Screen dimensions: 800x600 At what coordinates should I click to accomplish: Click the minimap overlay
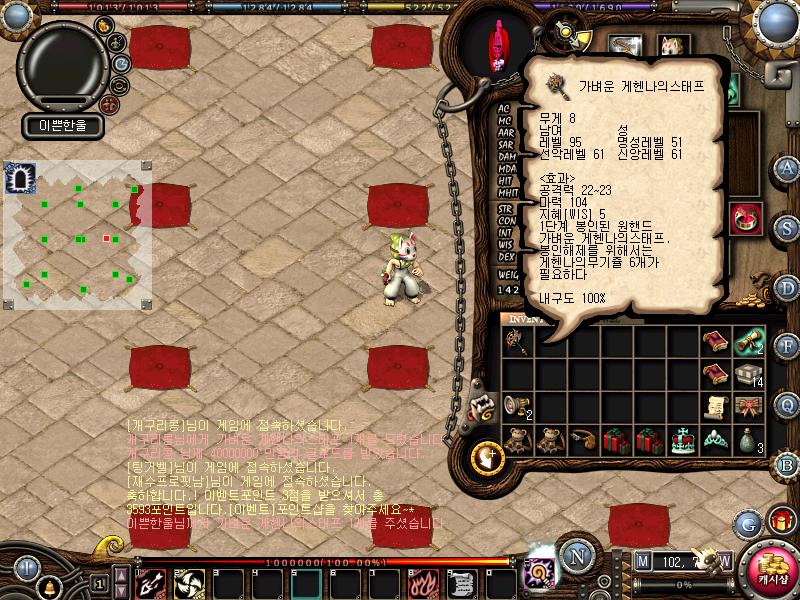pyautogui.click(x=78, y=235)
